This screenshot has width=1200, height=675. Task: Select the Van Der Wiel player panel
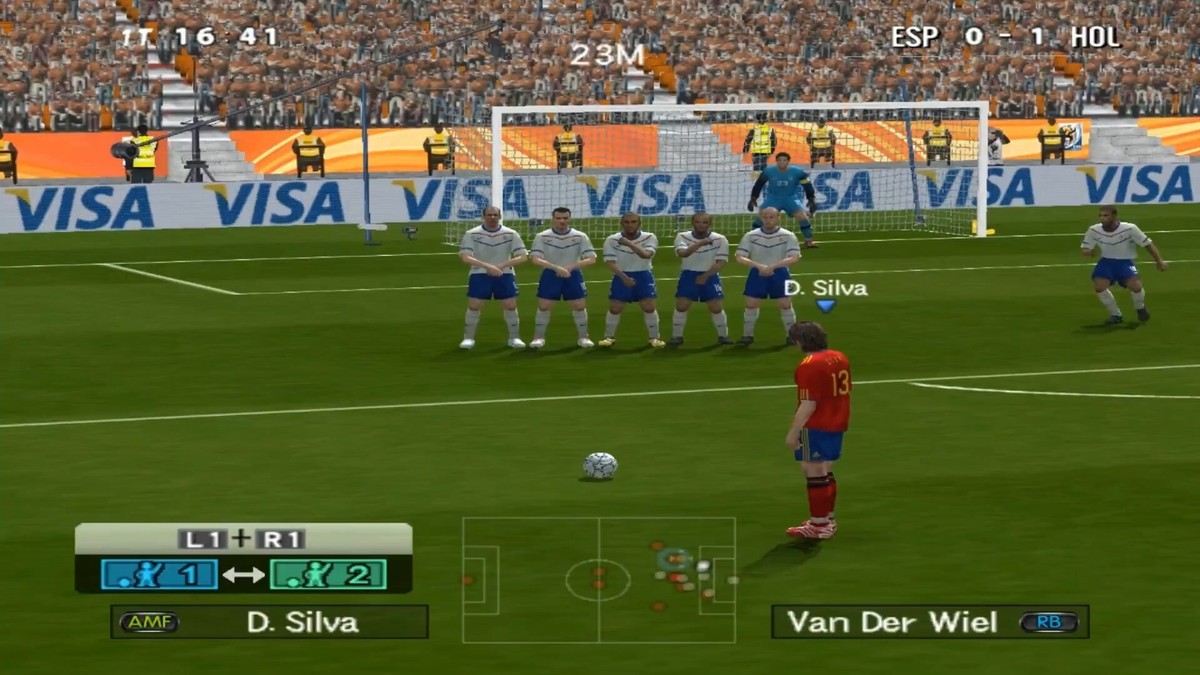coord(929,622)
